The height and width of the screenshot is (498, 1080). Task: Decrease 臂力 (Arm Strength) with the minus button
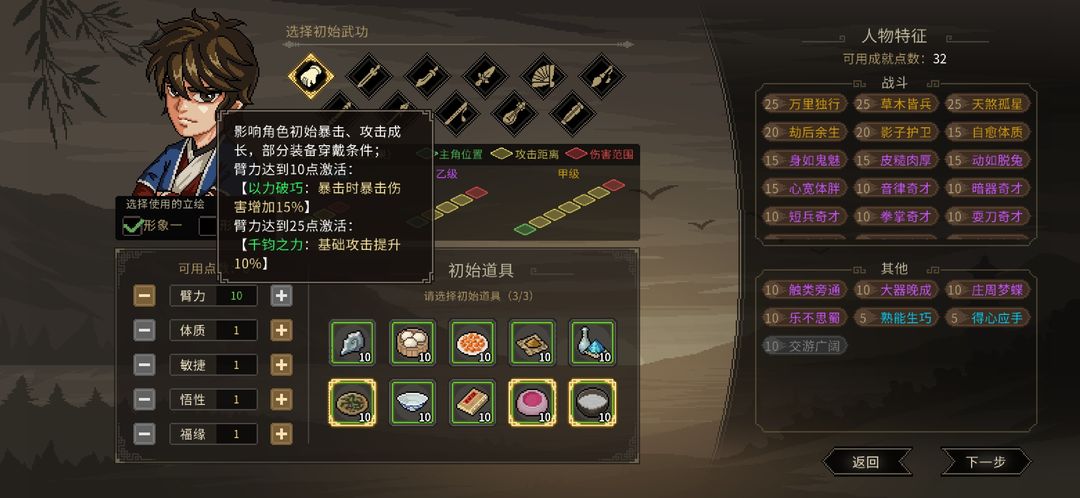[x=145, y=296]
